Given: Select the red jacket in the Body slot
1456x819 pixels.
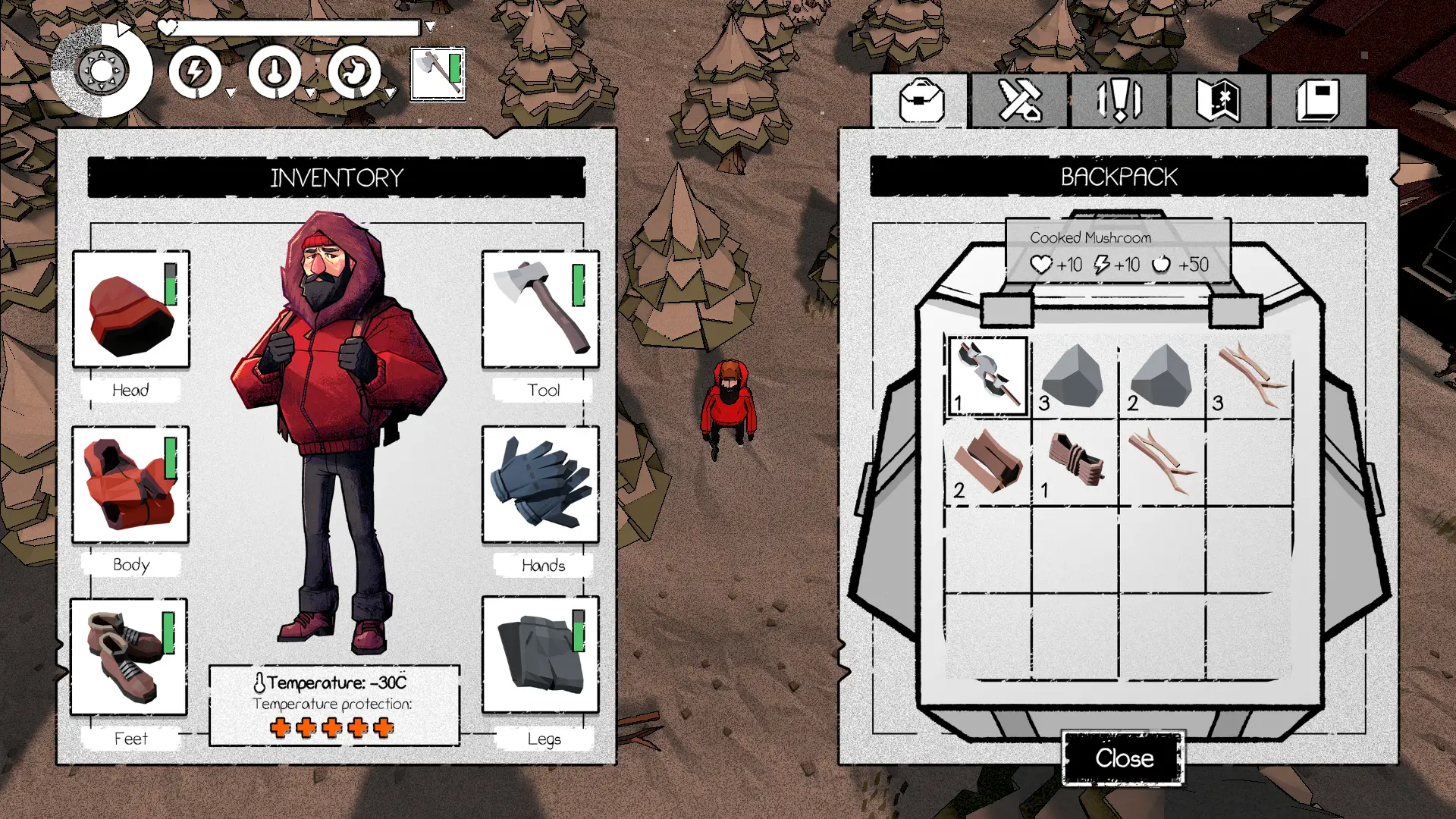Looking at the screenshot, I should (x=130, y=484).
